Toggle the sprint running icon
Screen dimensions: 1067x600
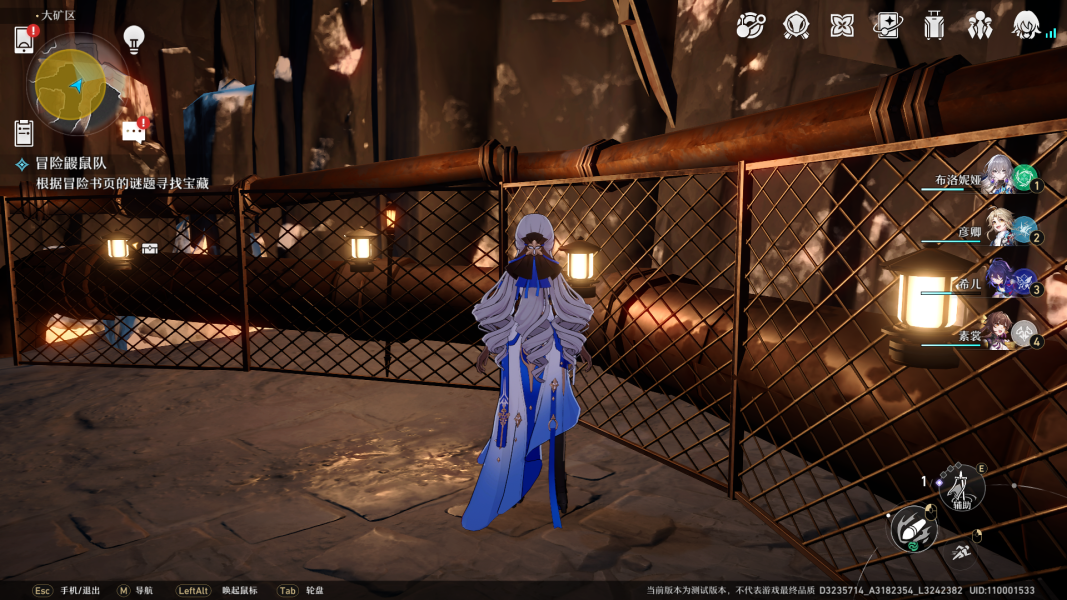click(x=961, y=551)
